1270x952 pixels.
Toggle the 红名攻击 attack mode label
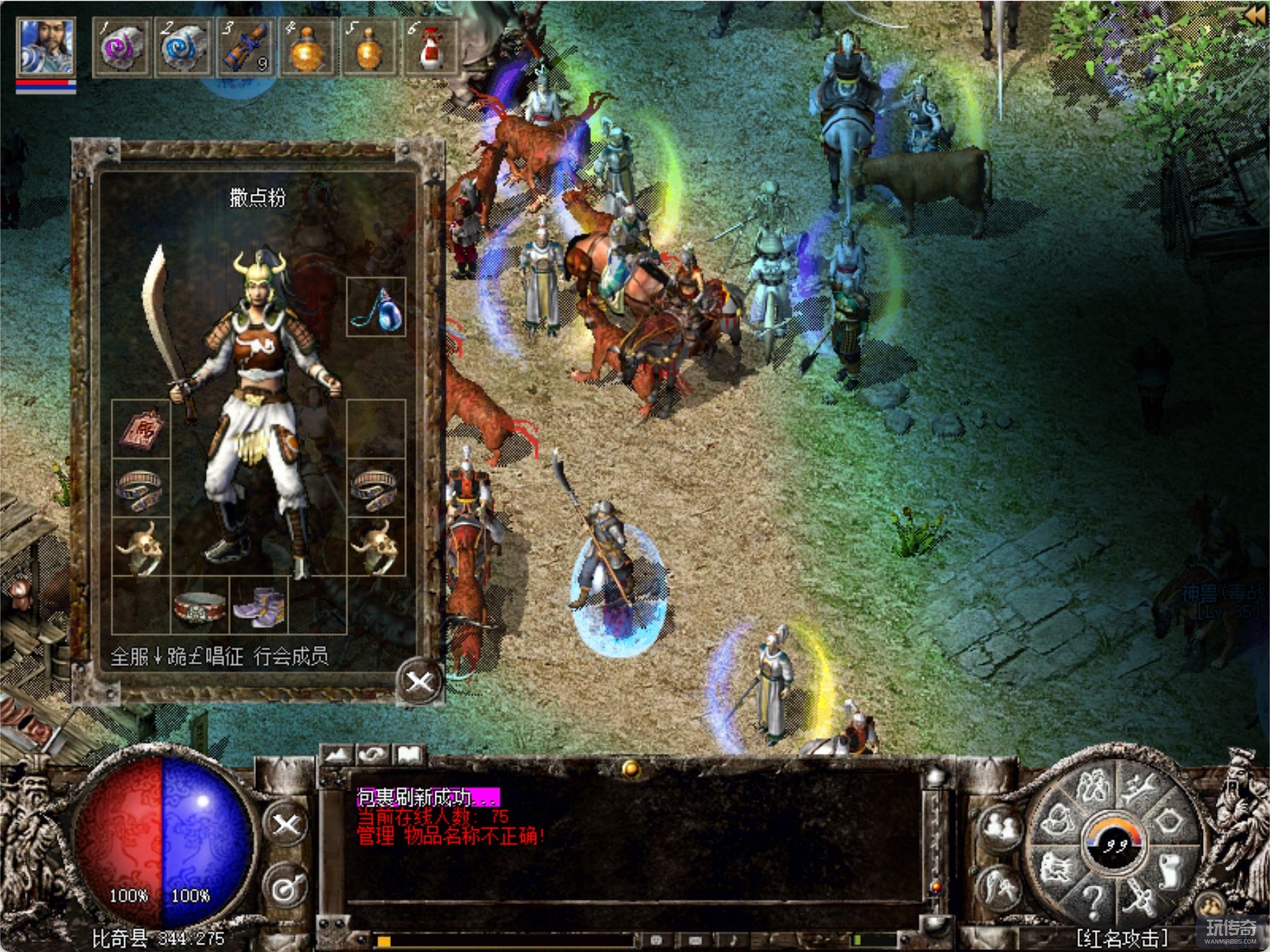tap(1122, 938)
